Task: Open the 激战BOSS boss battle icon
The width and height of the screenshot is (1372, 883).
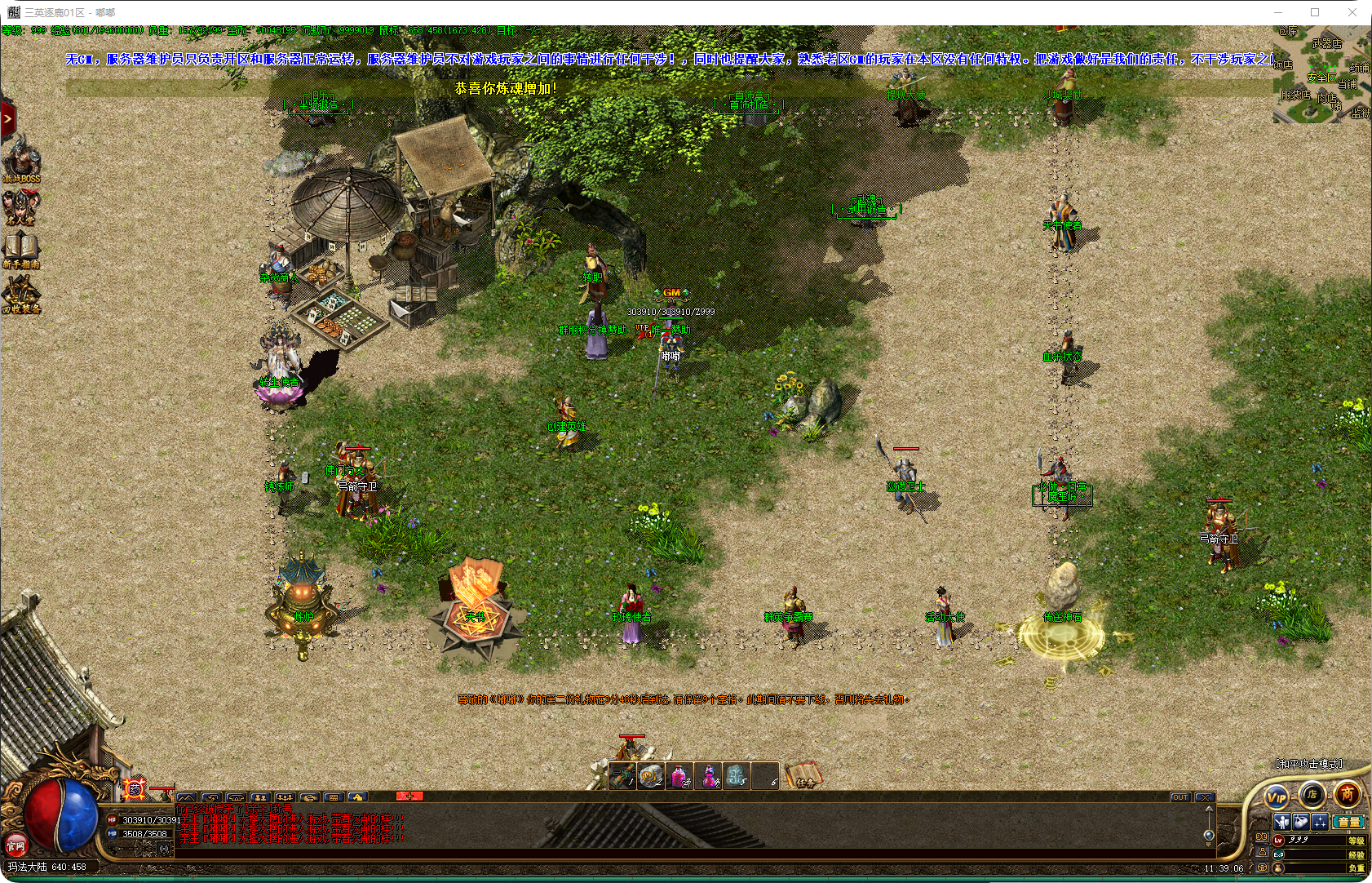Action: tap(20, 161)
